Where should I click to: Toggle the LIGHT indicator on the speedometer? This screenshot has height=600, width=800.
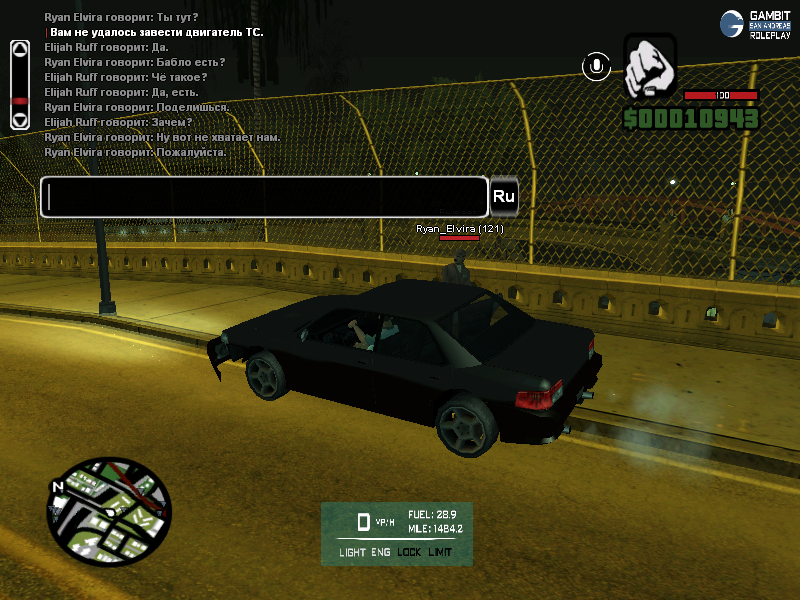point(352,552)
